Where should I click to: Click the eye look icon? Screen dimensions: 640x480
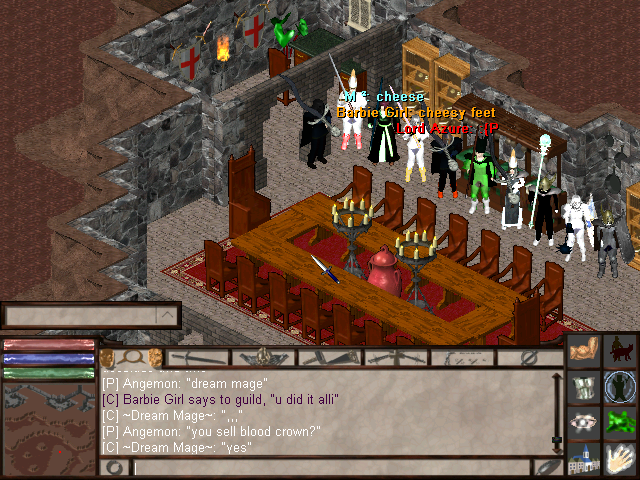(x=584, y=423)
